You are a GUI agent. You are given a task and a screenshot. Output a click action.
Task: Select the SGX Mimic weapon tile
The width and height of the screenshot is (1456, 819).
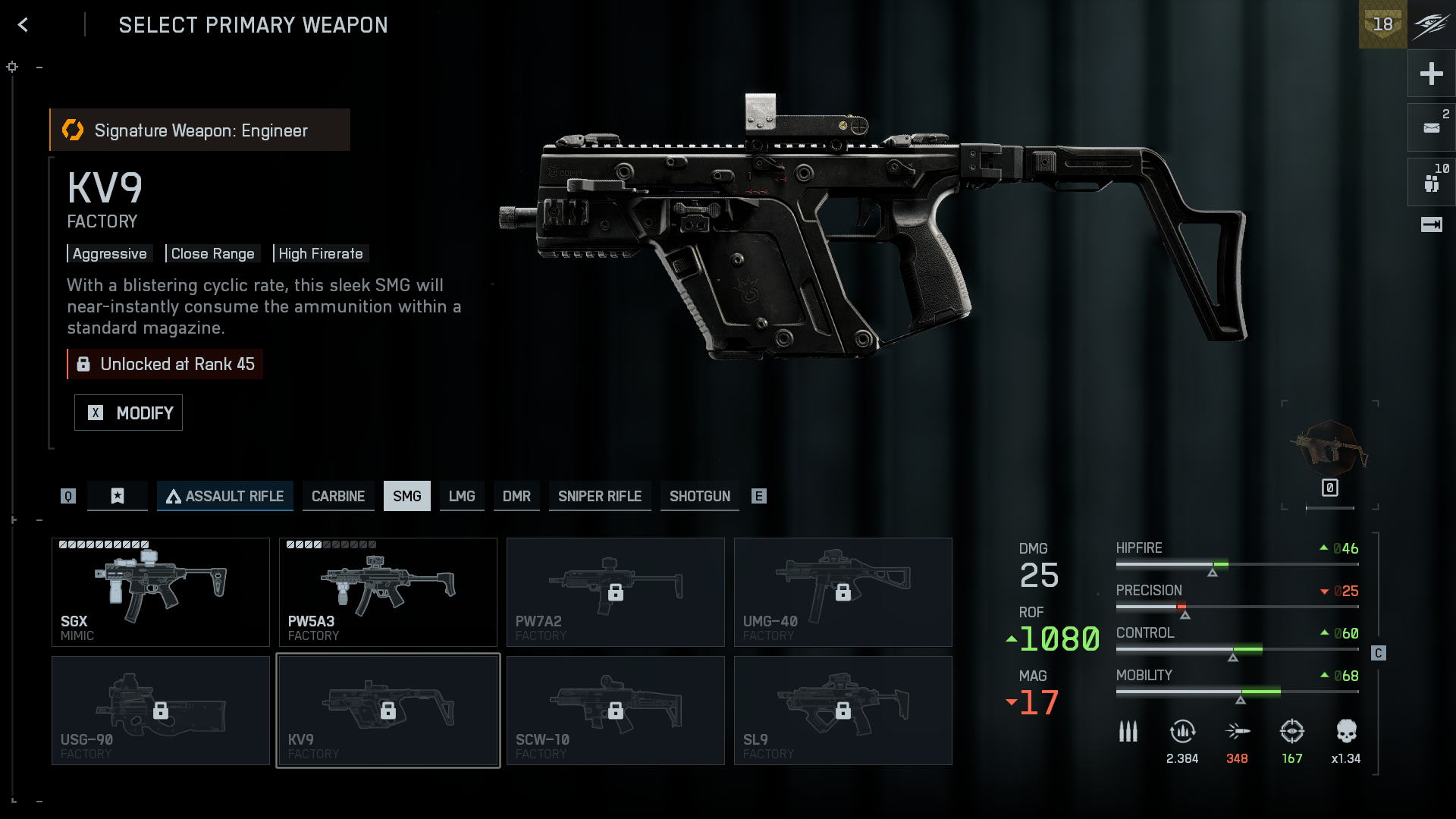tap(161, 592)
